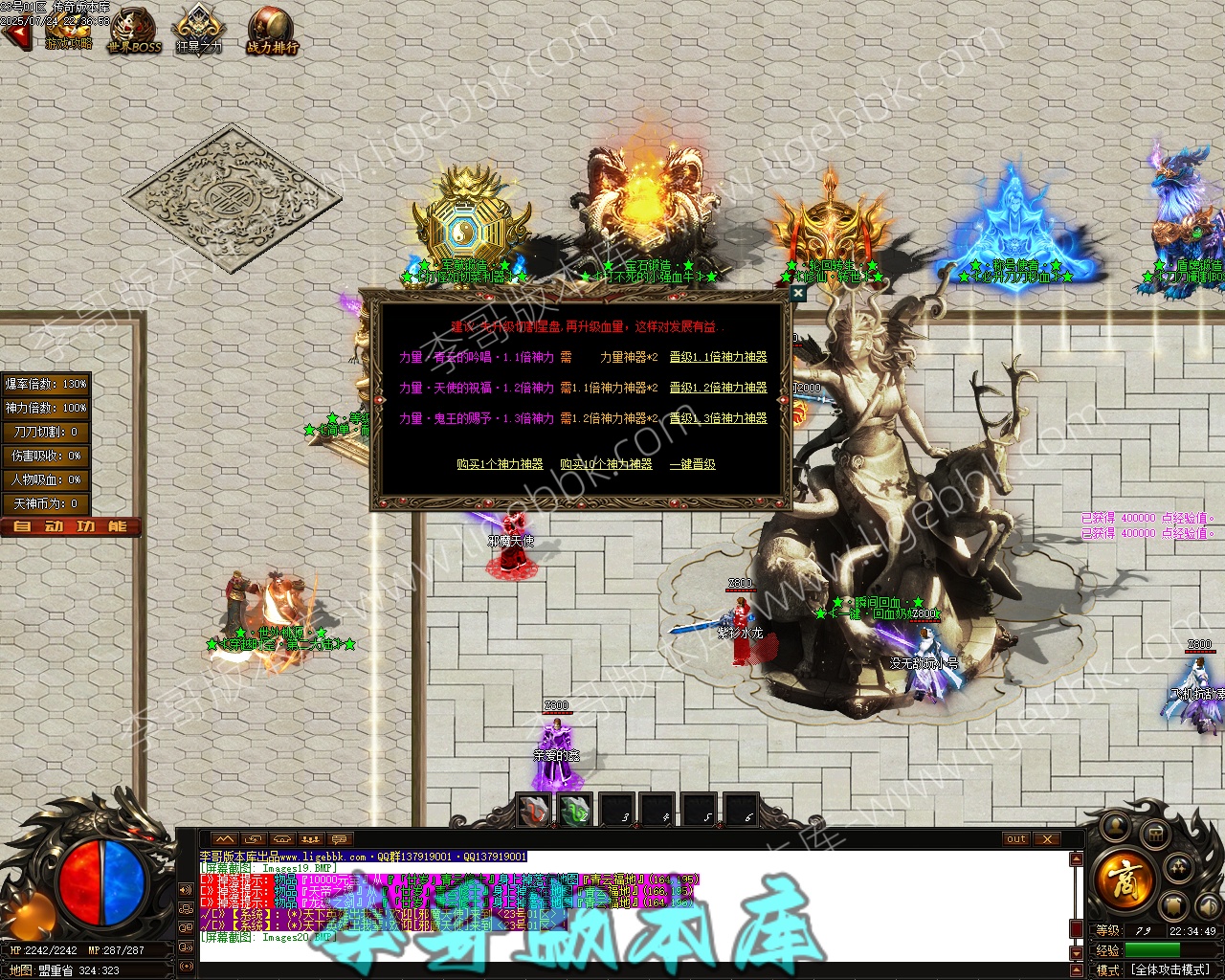Image resolution: width=1225 pixels, height=980 pixels.
Task: Activate 一键晋级 one-click upgrade
Action: (693, 464)
